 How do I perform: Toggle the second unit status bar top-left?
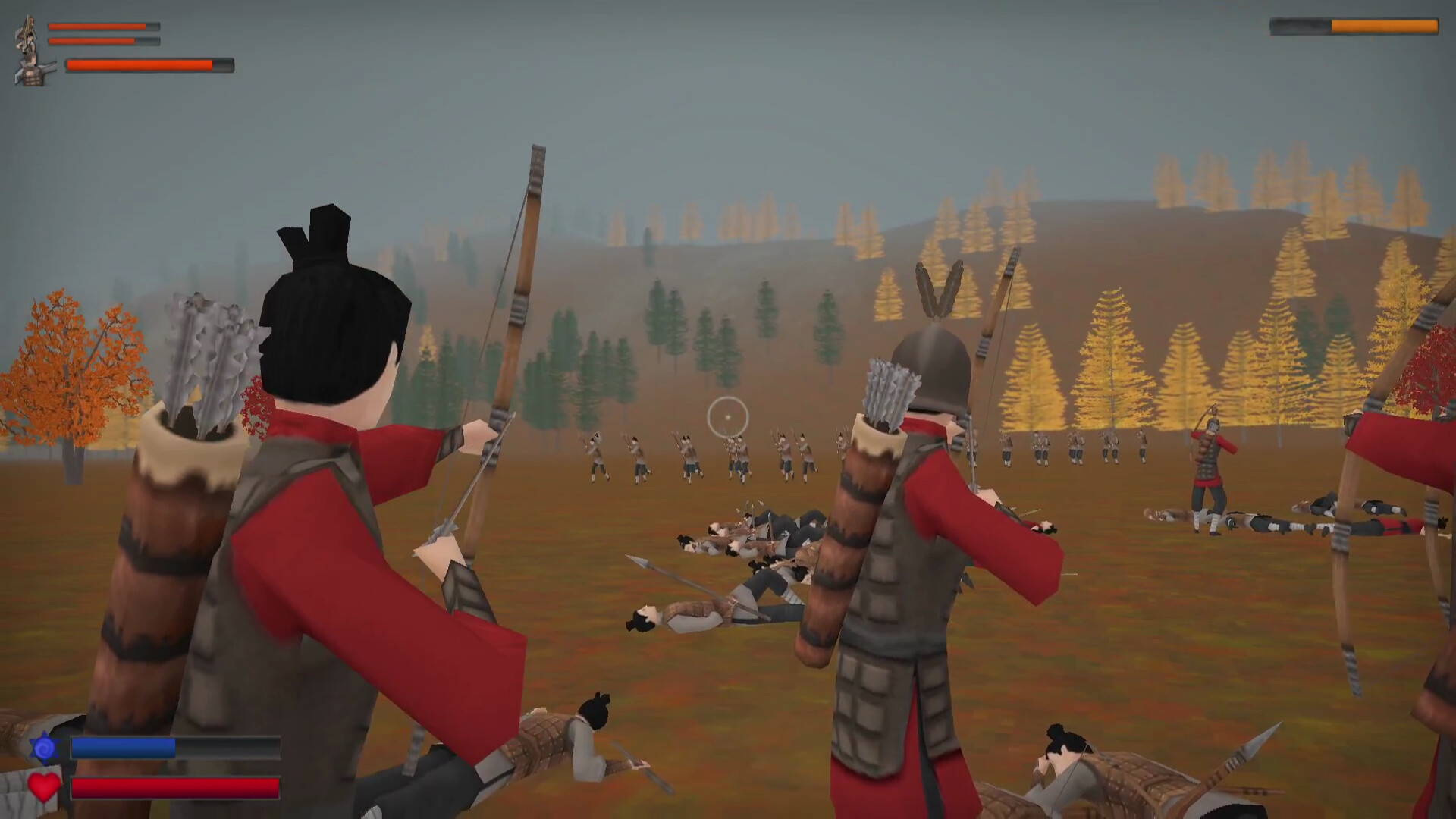[102, 42]
